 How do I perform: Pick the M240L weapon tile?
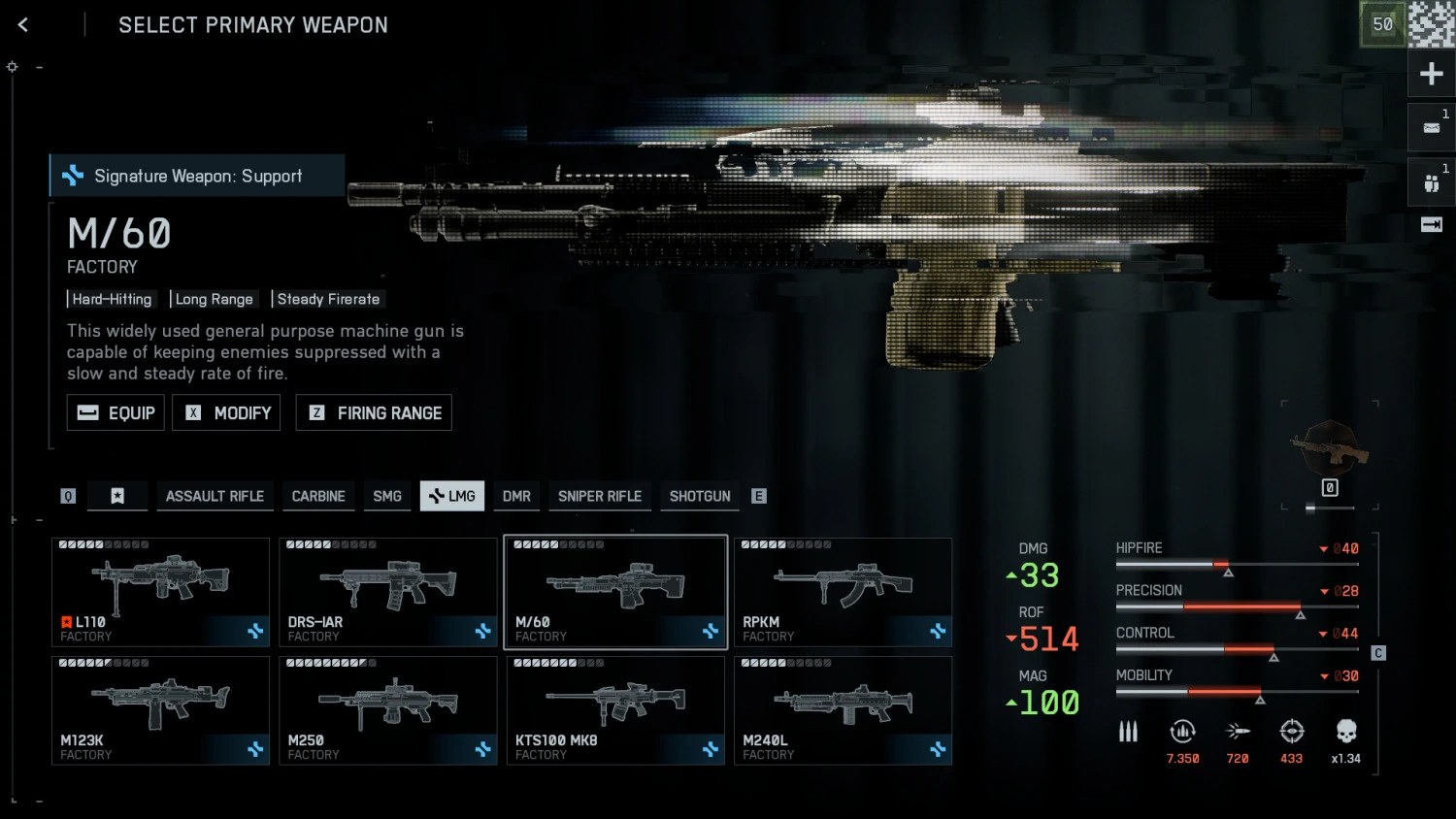(843, 710)
